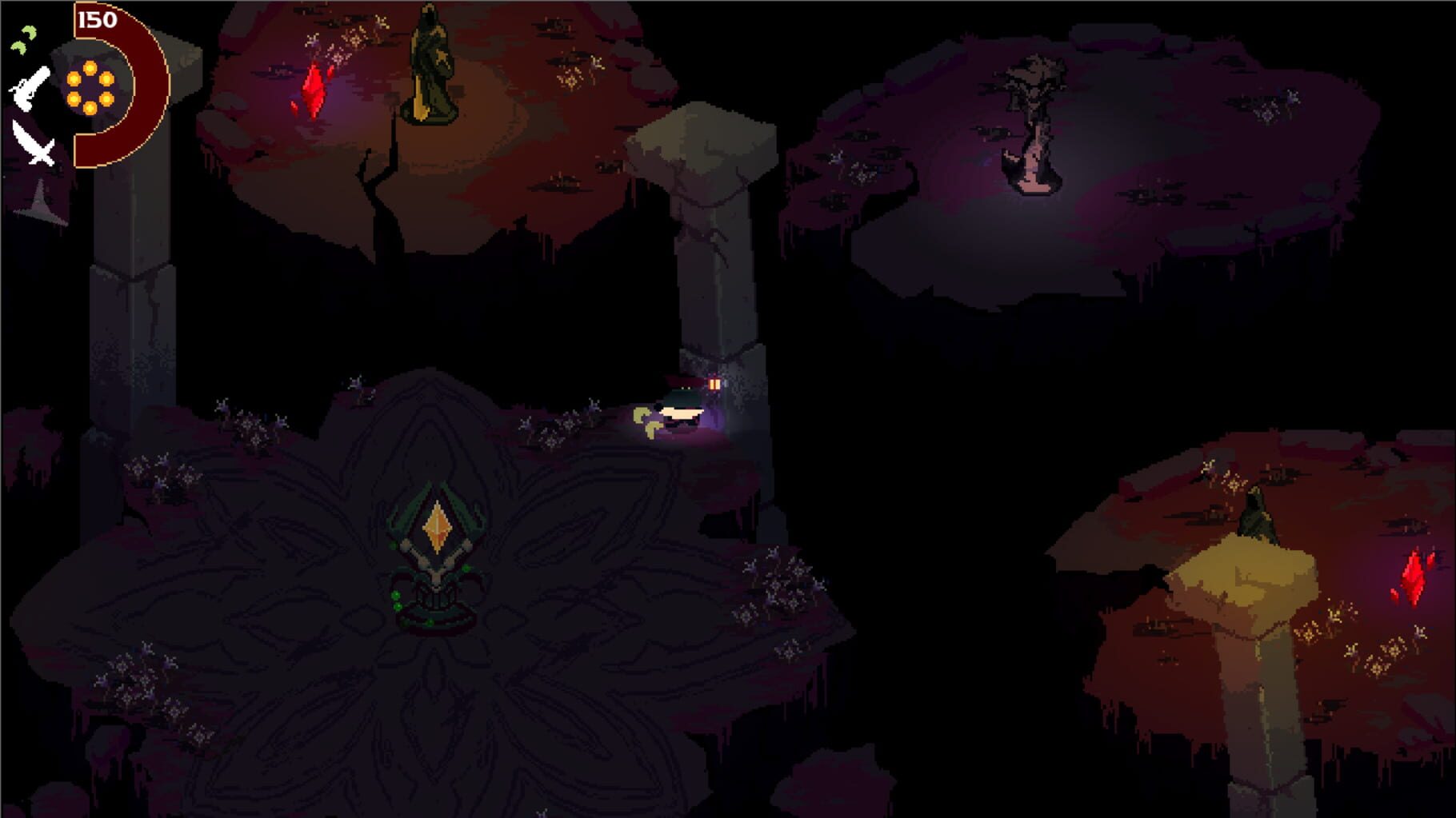Click the pink crystal on the golden platform

coord(1414,576)
